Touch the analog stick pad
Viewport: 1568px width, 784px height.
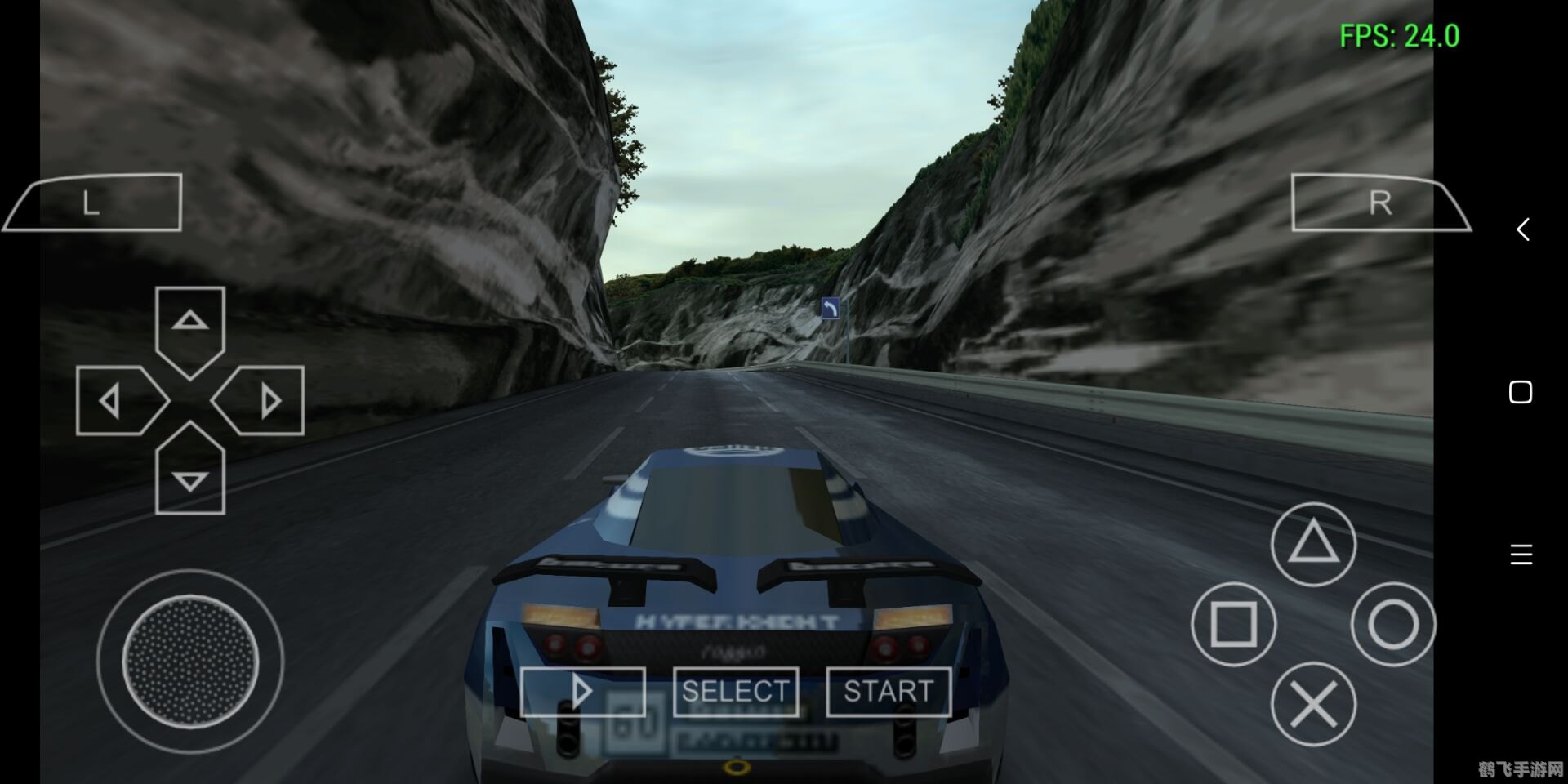(190, 660)
